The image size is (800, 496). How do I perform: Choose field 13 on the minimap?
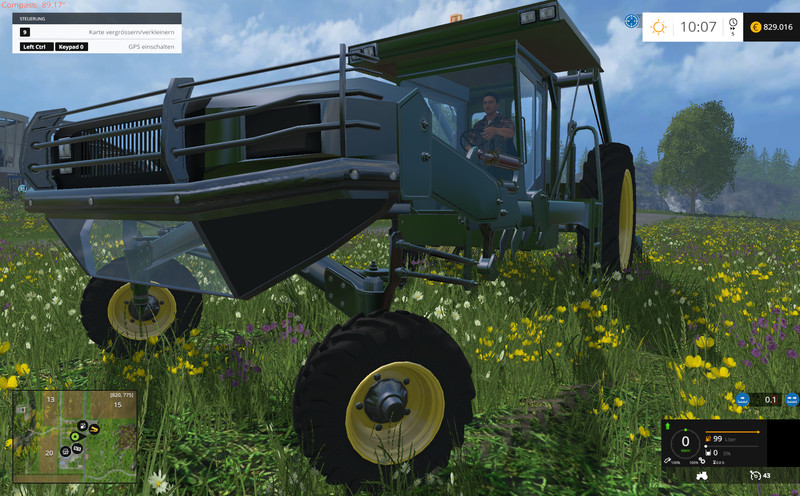coord(50,399)
